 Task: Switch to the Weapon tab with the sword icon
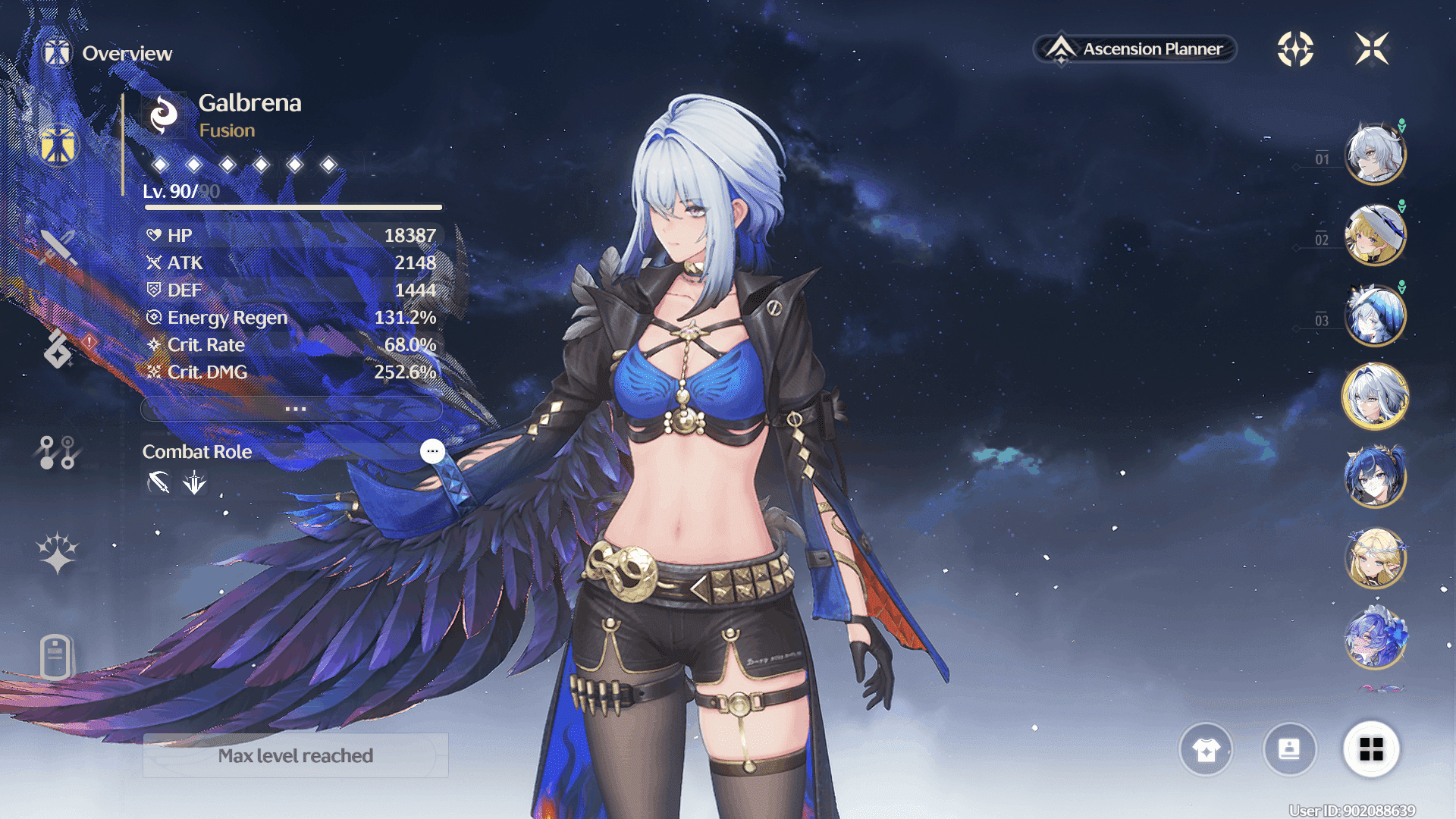58,246
